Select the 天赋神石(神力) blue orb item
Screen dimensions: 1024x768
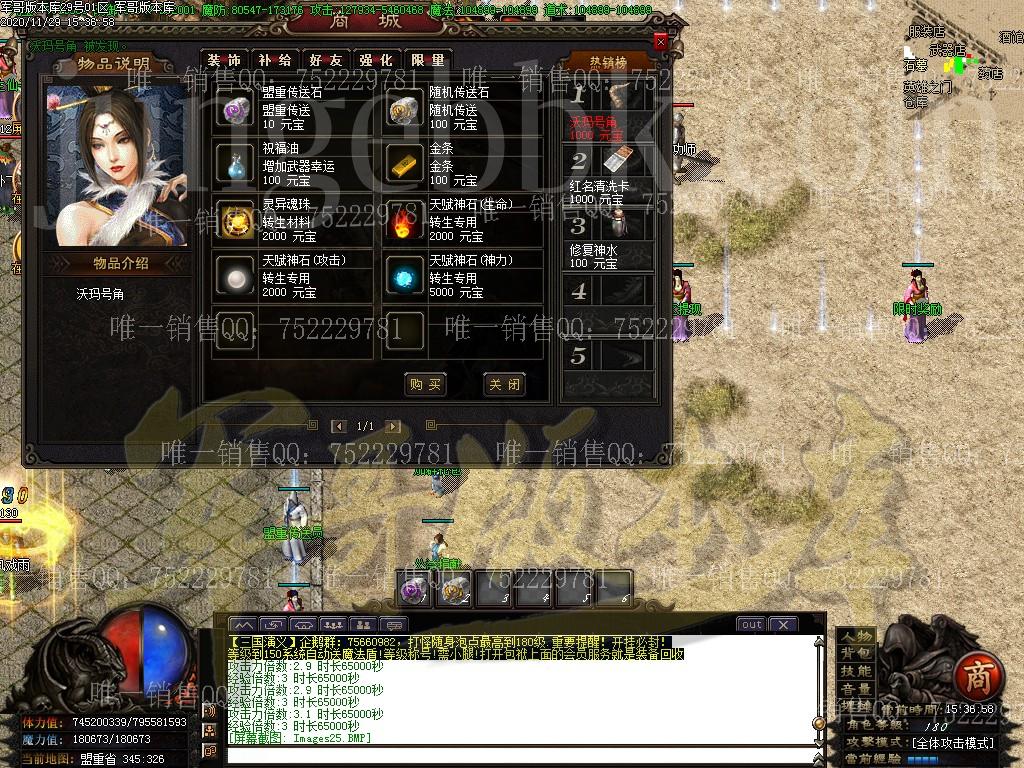[405, 275]
